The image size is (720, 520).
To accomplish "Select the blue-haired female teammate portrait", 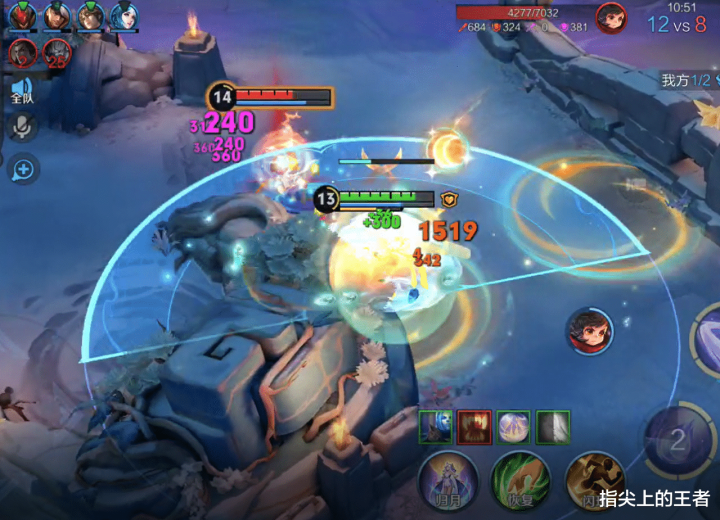I will (x=124, y=16).
